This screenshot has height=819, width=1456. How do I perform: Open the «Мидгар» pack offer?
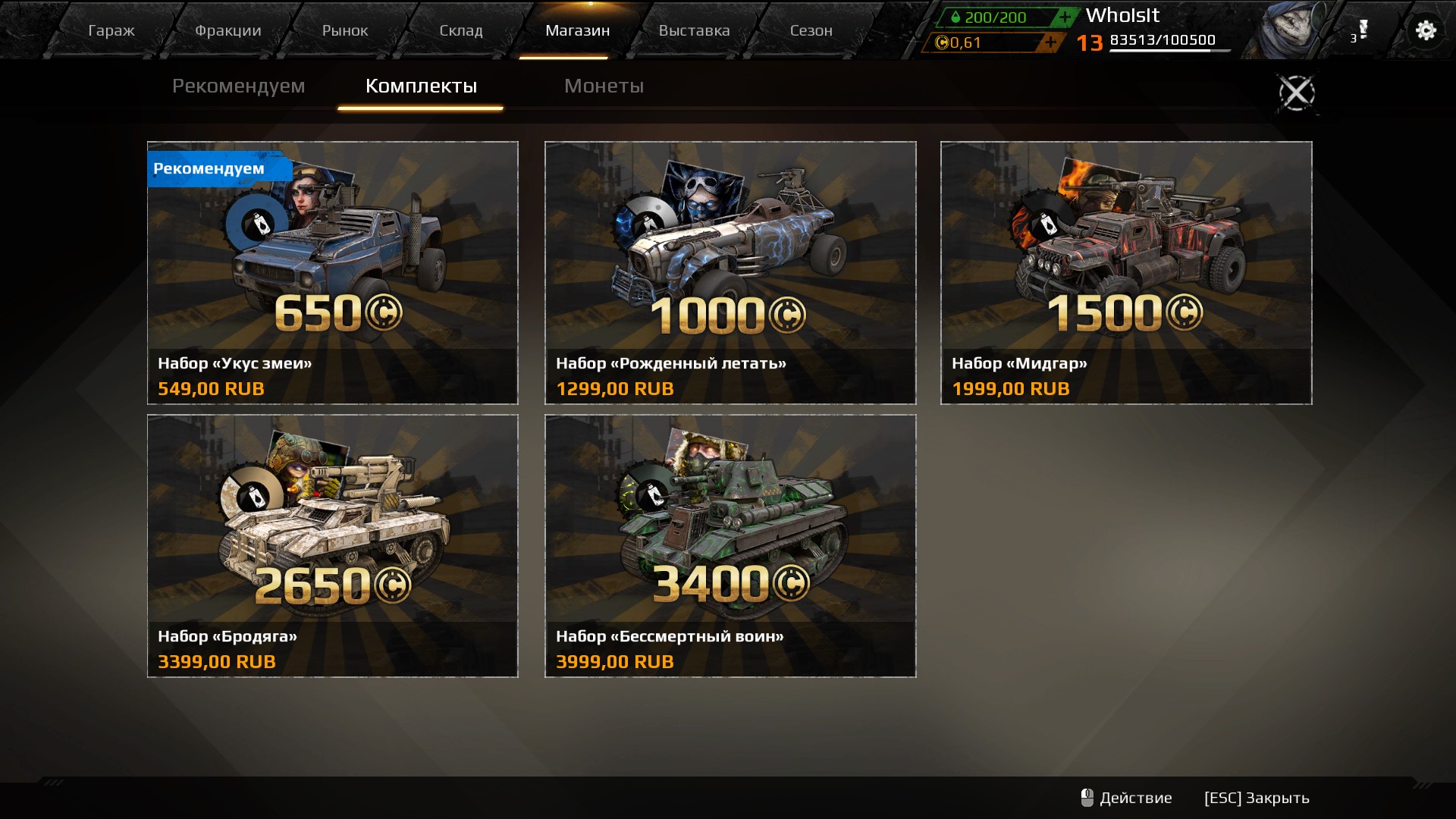coord(1126,272)
